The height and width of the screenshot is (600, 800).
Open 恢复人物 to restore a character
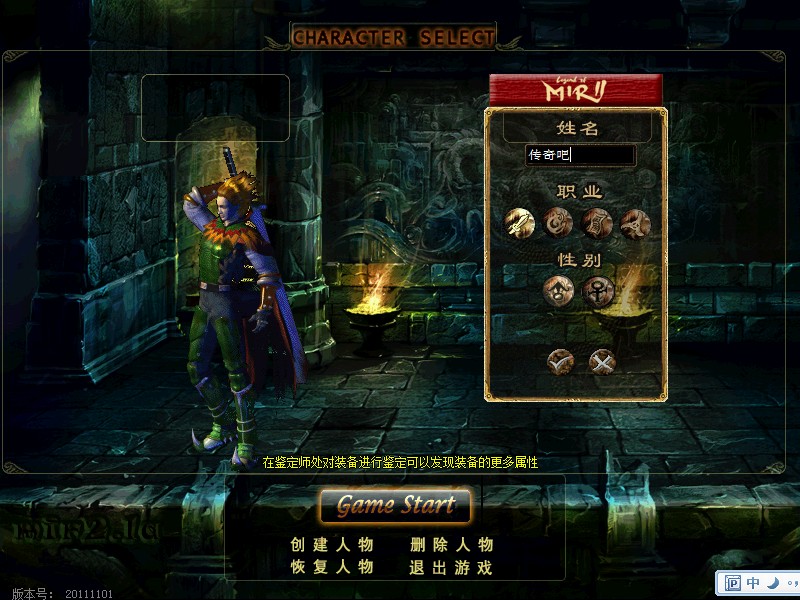tap(332, 567)
